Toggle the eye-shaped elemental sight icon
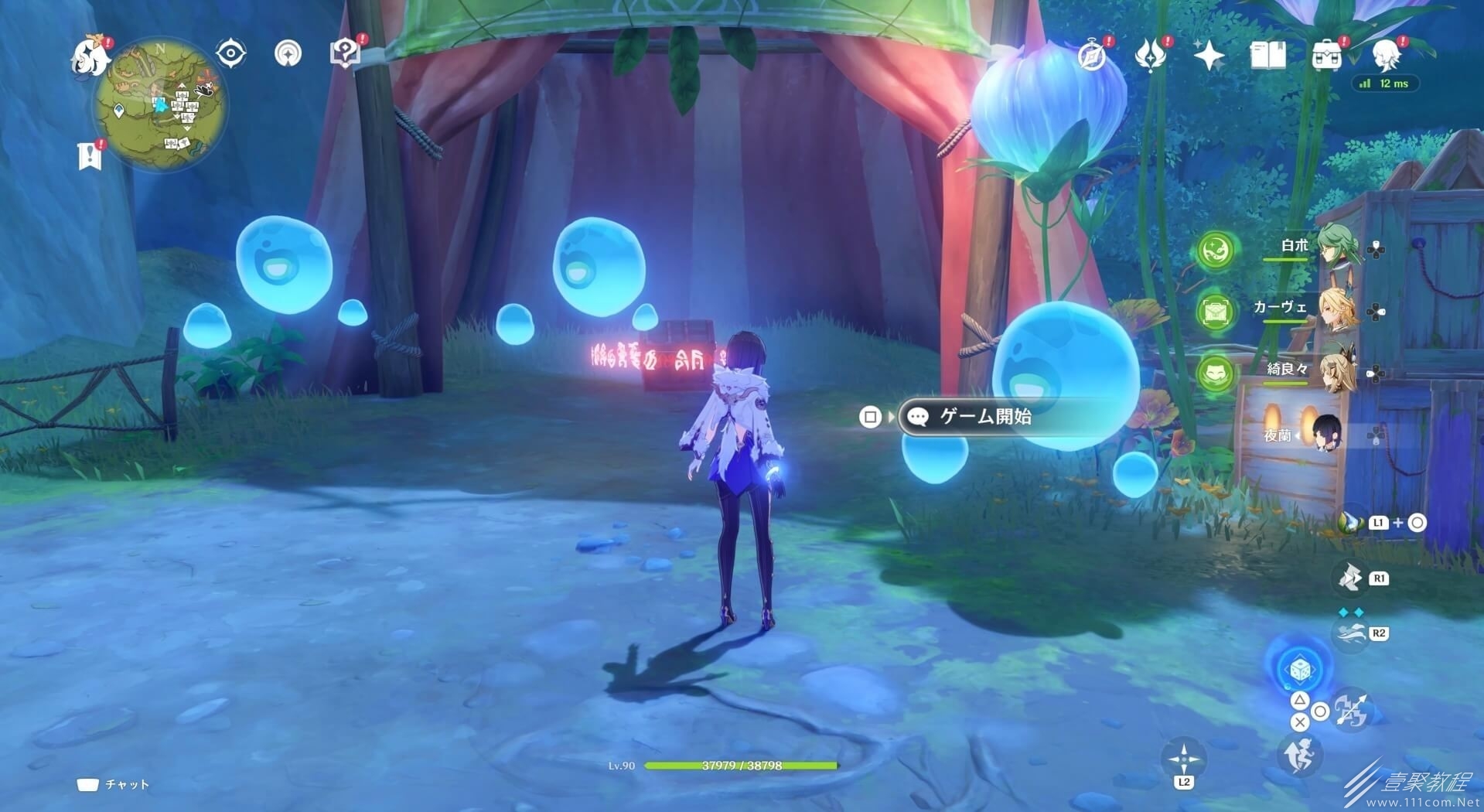Viewport: 1484px width, 812px height. point(230,53)
